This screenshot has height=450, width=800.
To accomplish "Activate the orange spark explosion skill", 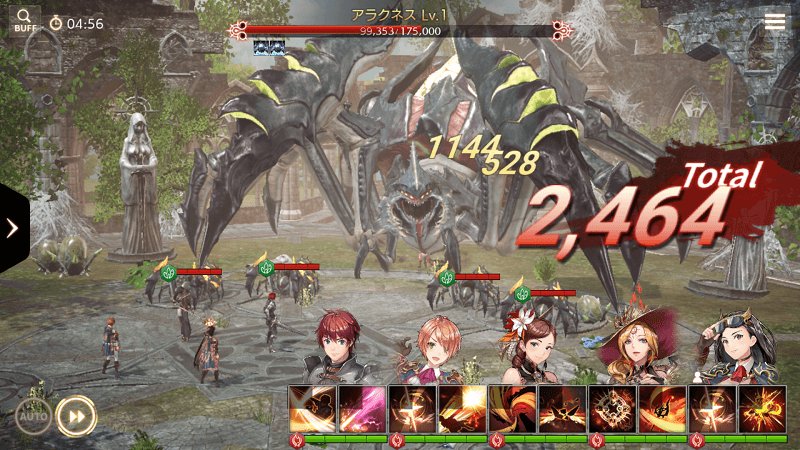I will point(762,409).
